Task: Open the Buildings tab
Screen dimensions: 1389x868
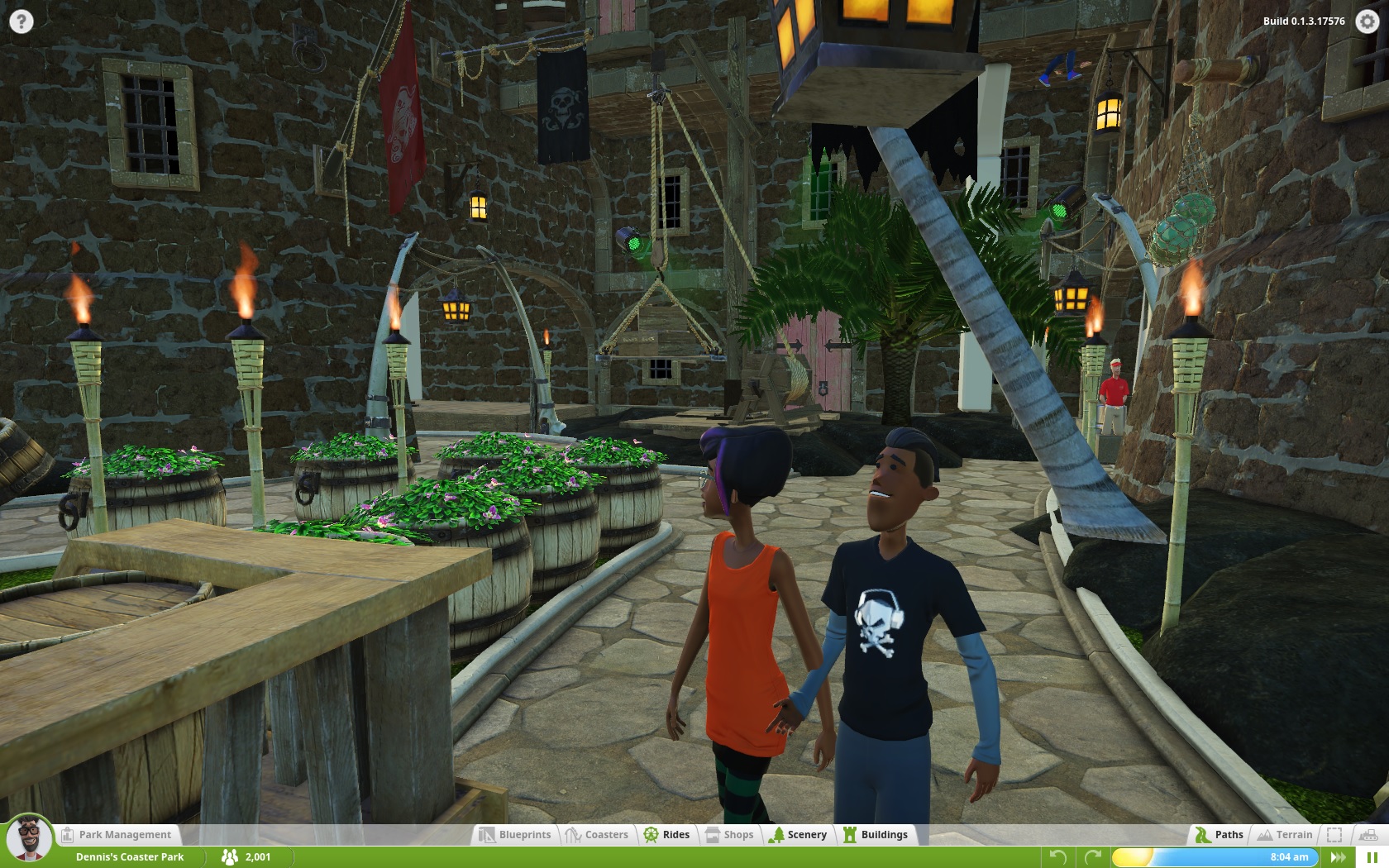Action: [876, 835]
